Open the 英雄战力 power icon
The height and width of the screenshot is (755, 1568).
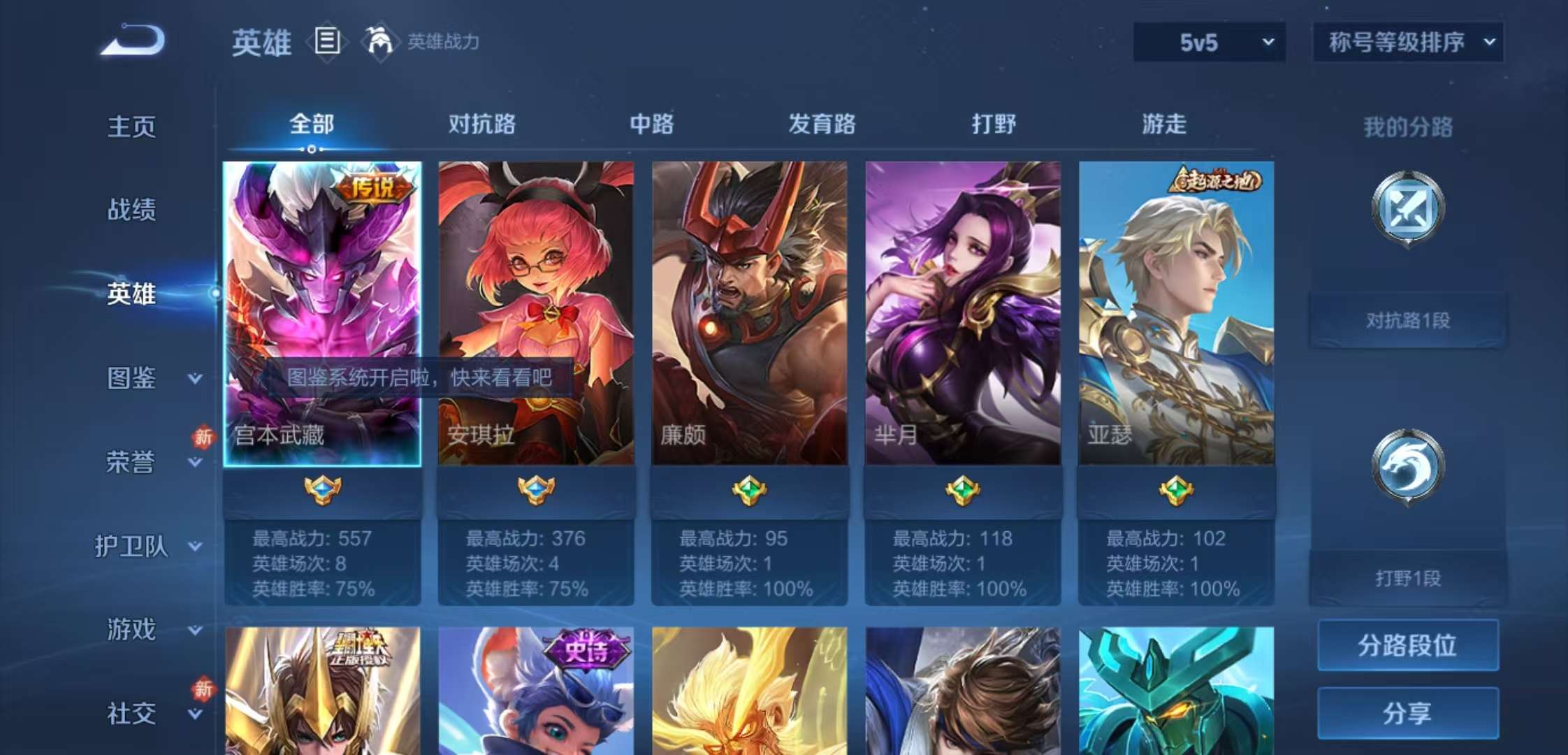click(378, 42)
